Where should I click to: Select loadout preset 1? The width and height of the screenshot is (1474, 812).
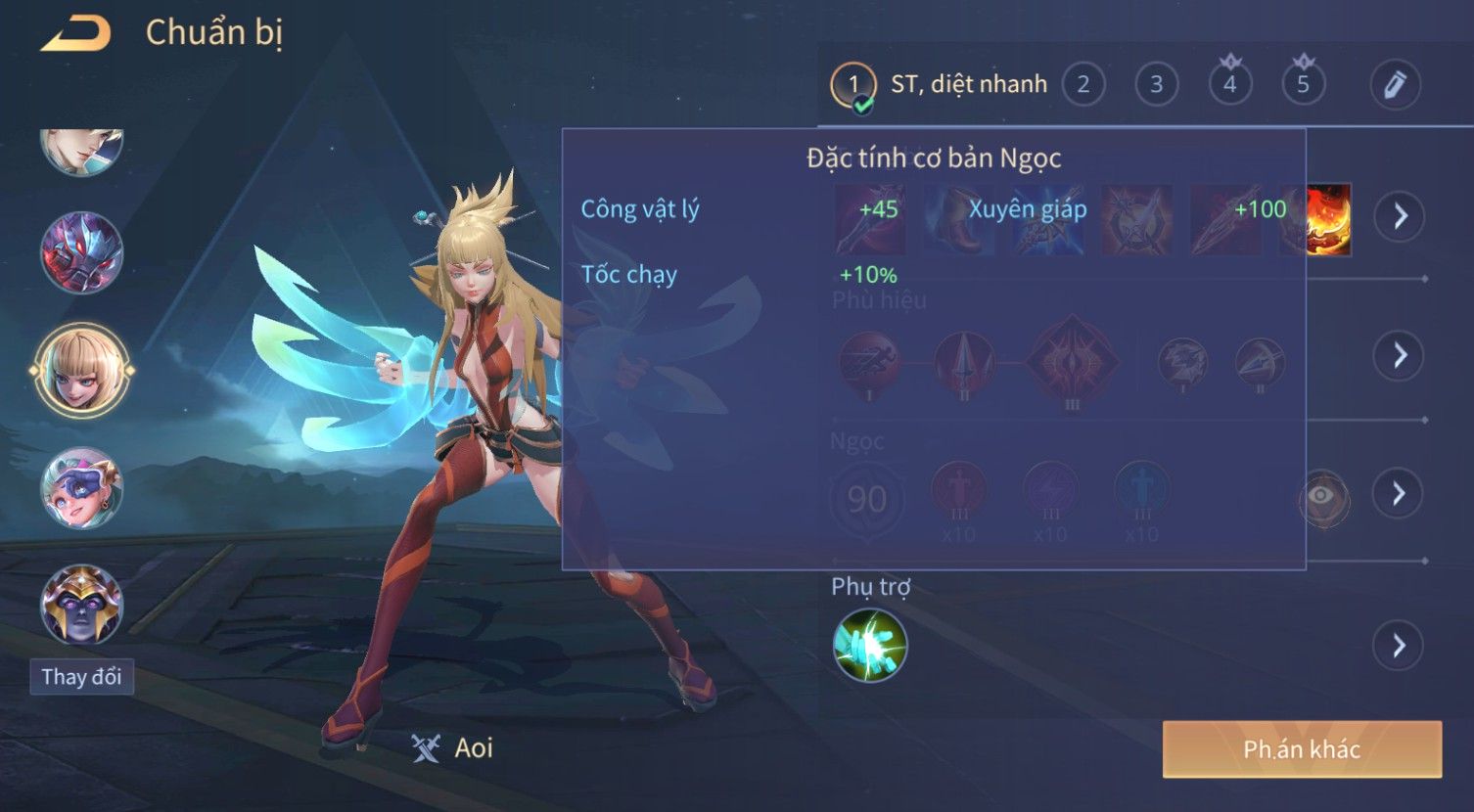[x=853, y=85]
